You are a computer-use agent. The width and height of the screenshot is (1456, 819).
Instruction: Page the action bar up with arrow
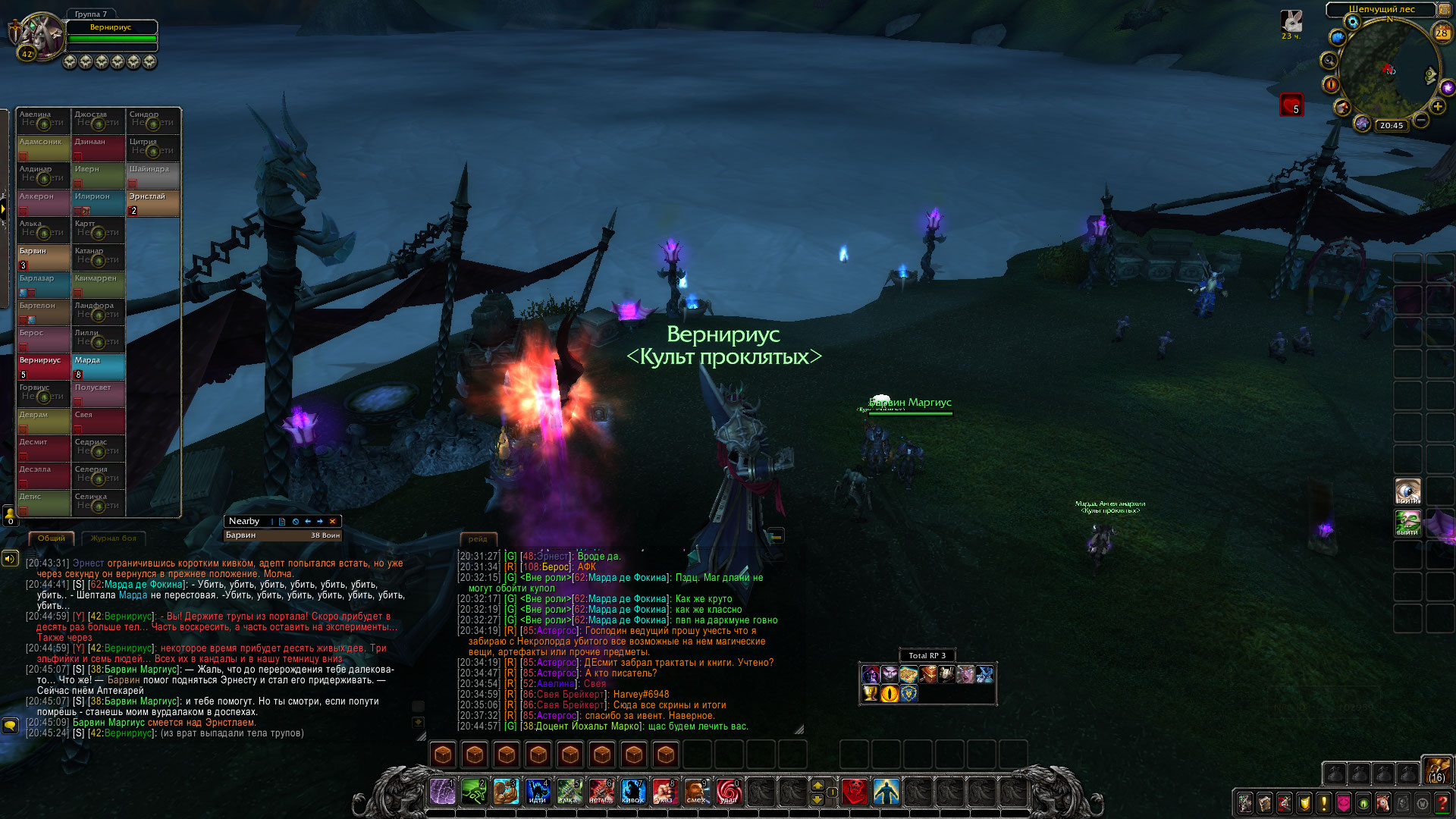(817, 785)
